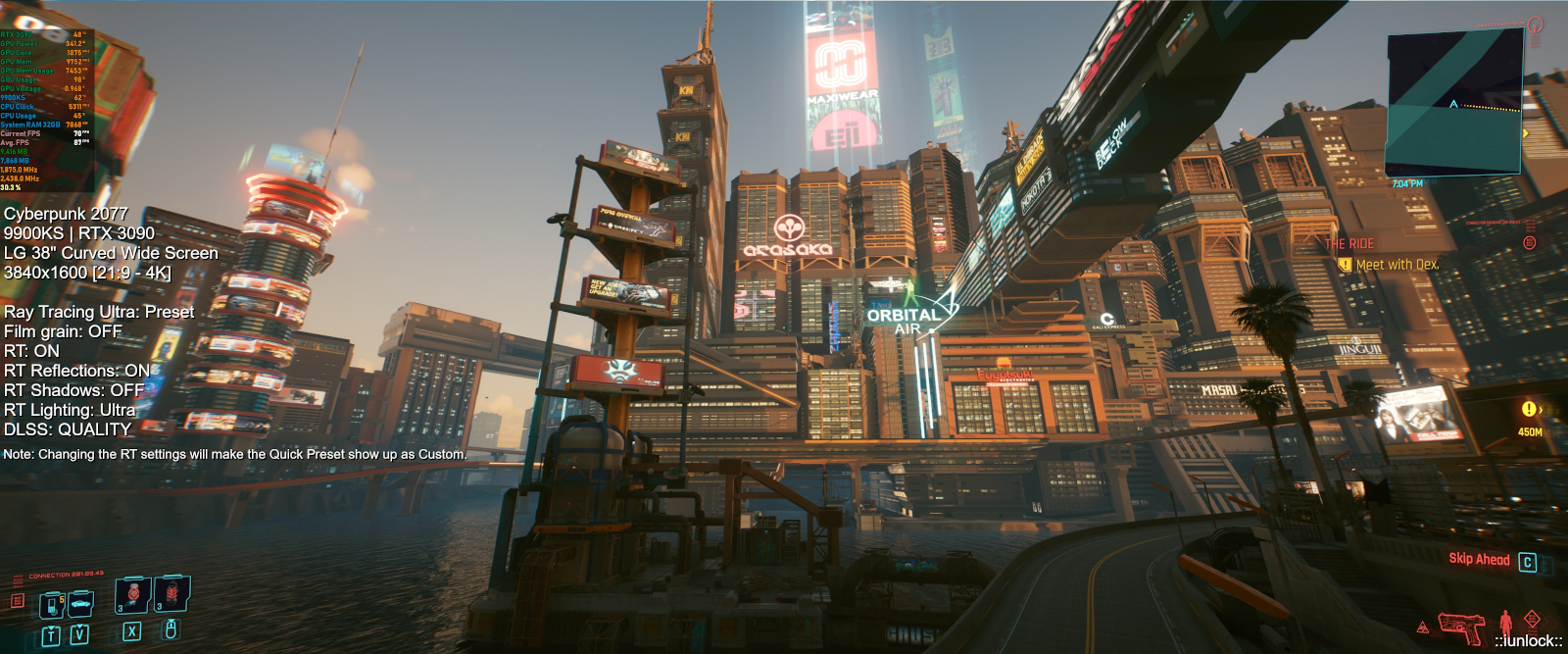Call your vehicle with the car icon
Screen dimensions: 1568x654
[x=80, y=601]
